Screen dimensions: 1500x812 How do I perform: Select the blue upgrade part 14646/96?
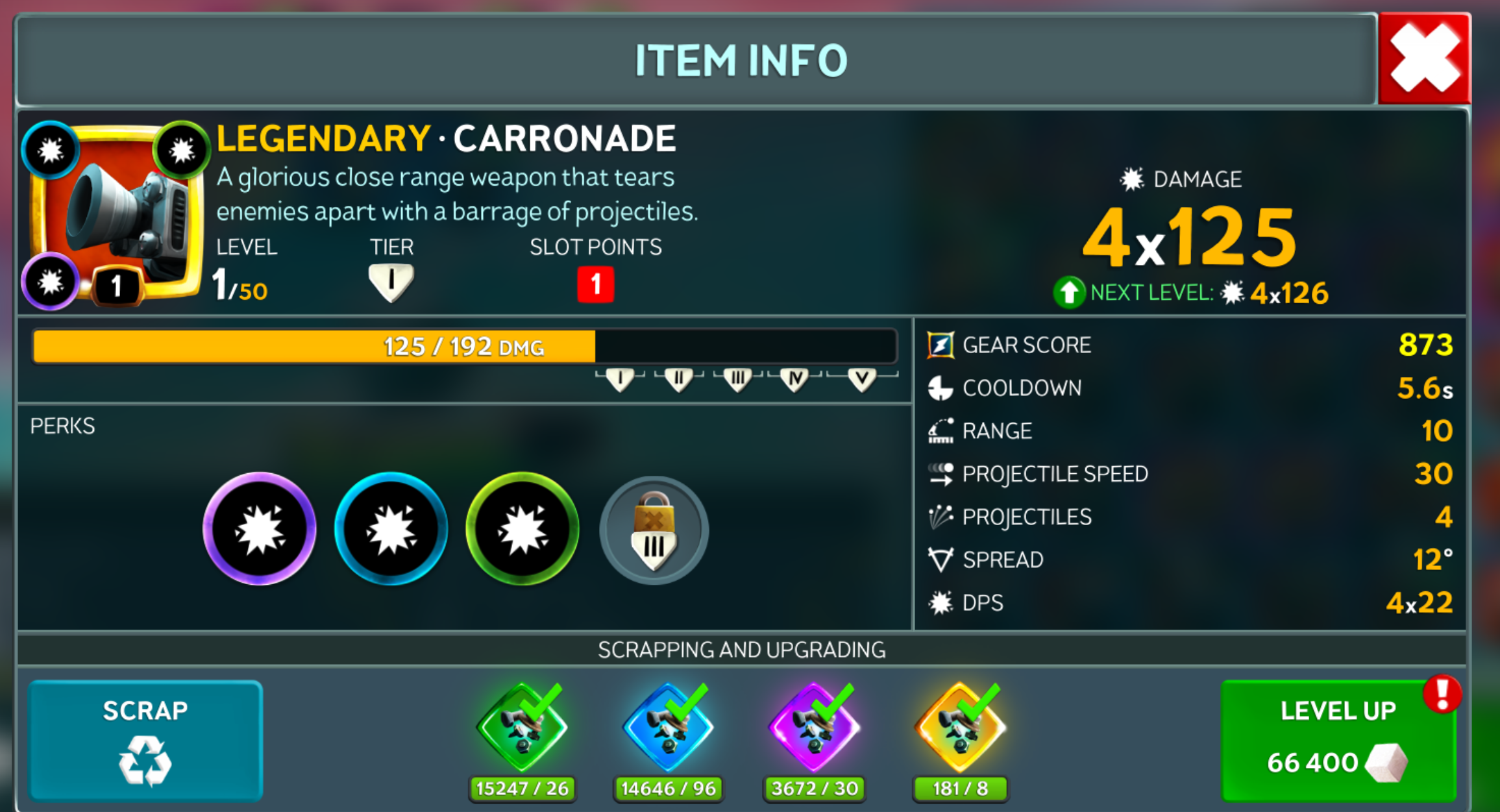point(668,727)
